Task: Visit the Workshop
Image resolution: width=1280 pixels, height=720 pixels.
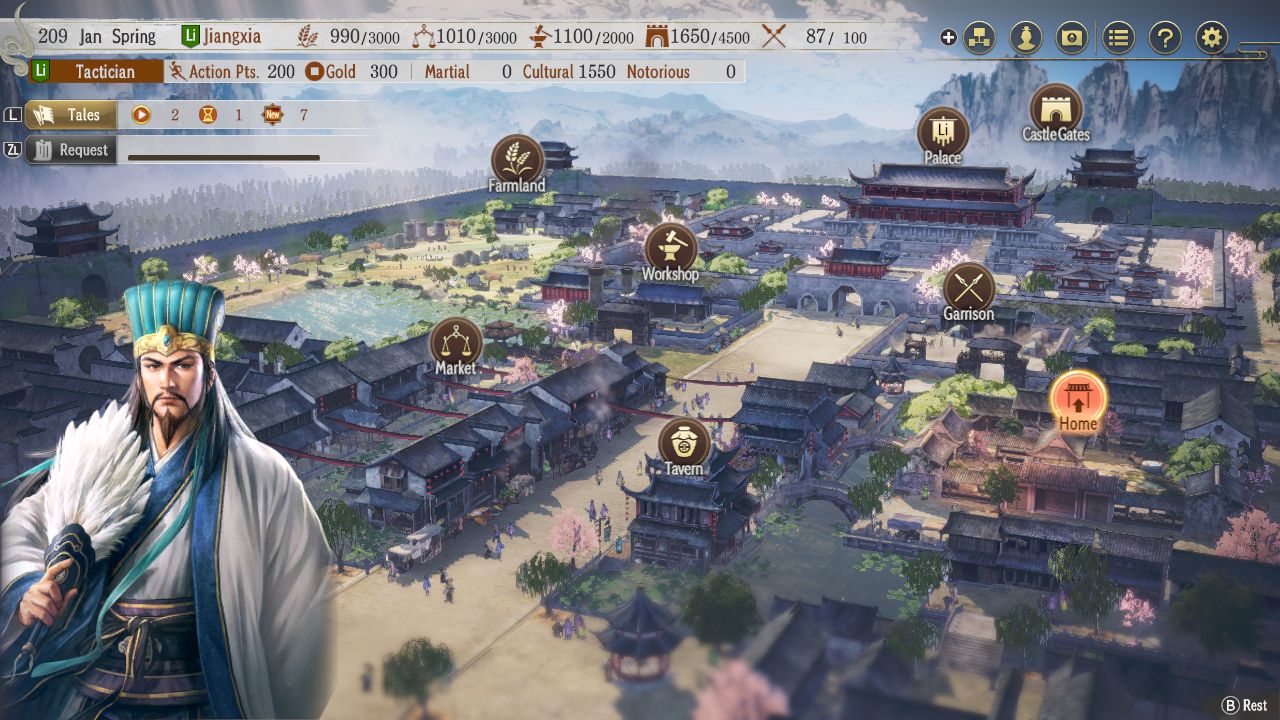Action: [670, 249]
